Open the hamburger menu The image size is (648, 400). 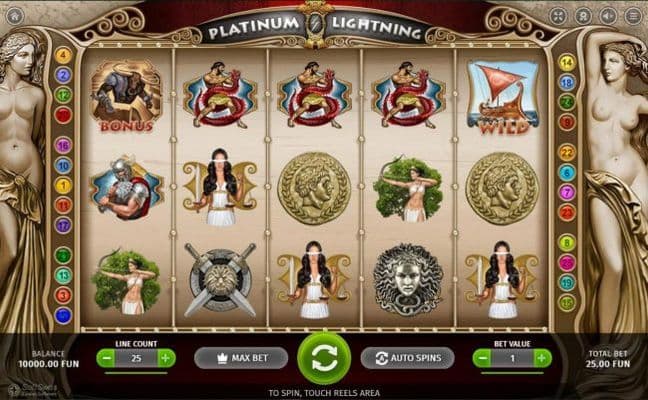[x=633, y=16]
